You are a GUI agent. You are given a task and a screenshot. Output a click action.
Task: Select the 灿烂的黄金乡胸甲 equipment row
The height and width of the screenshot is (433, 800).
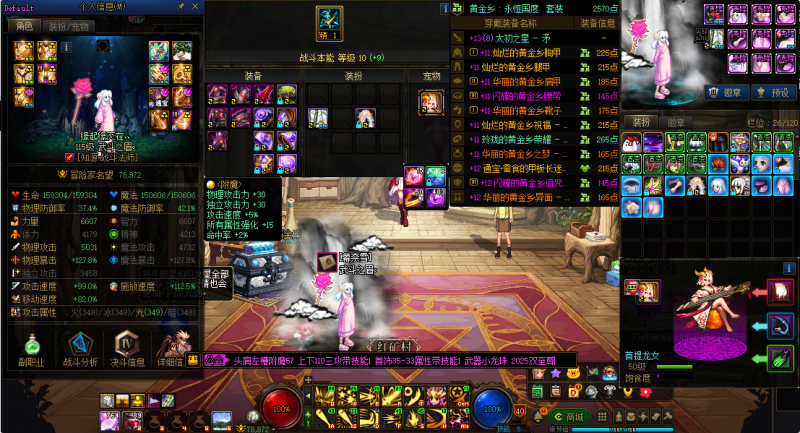pyautogui.click(x=520, y=52)
